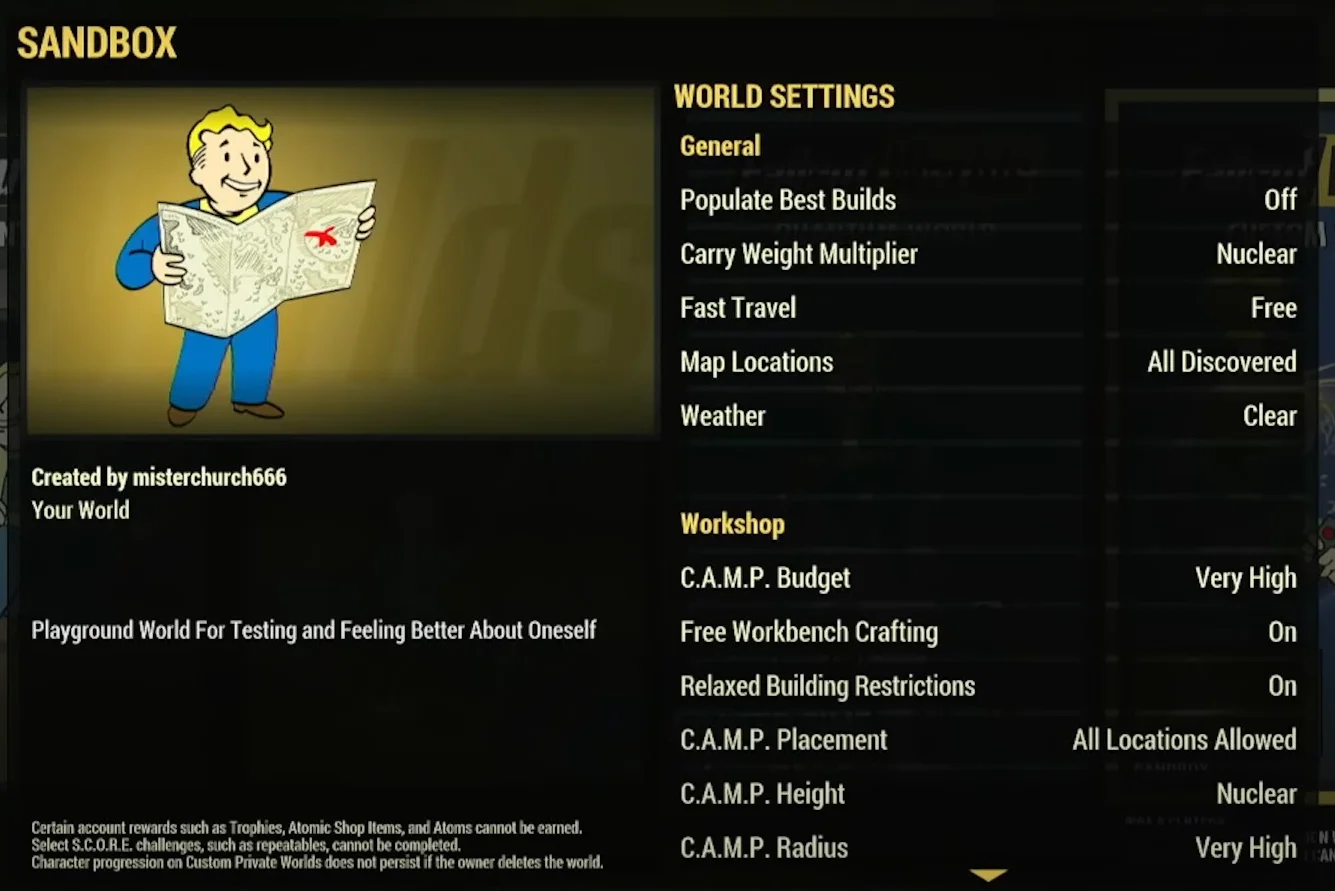Screen dimensions: 1335x891
Task: Change the Carry Weight Multiplier setting
Action: point(988,254)
